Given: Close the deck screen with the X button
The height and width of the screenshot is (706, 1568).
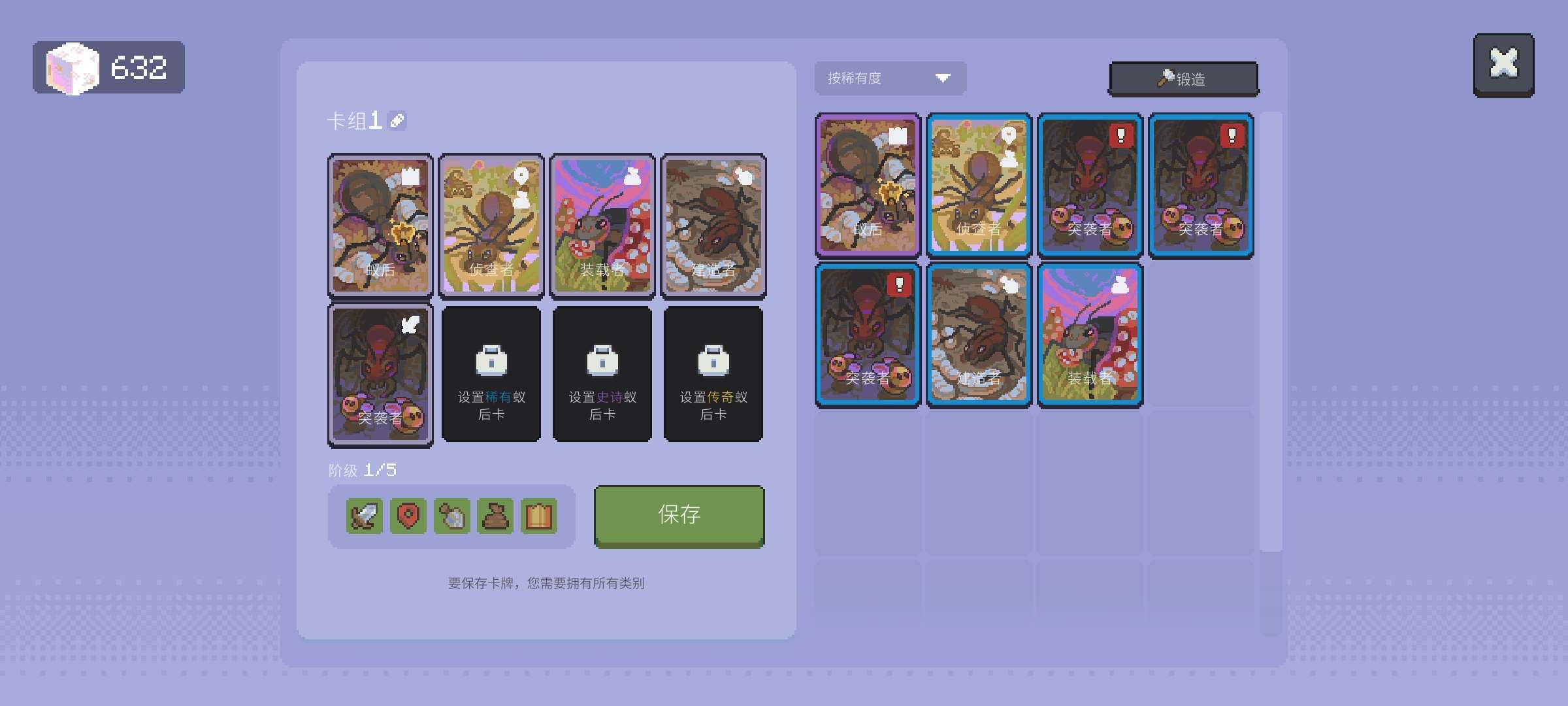Looking at the screenshot, I should point(1503,63).
